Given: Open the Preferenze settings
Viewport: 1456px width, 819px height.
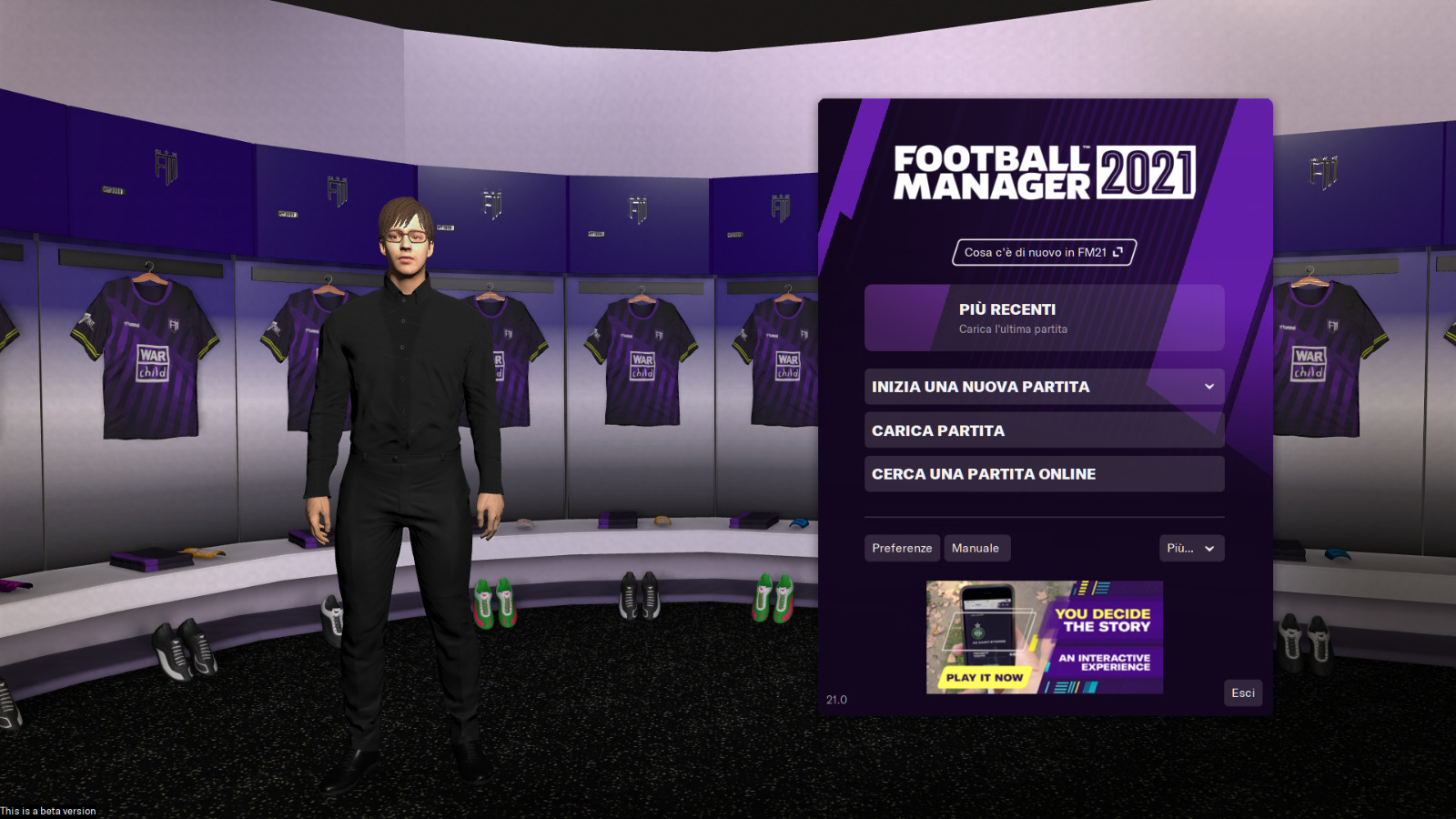Looking at the screenshot, I should (901, 548).
